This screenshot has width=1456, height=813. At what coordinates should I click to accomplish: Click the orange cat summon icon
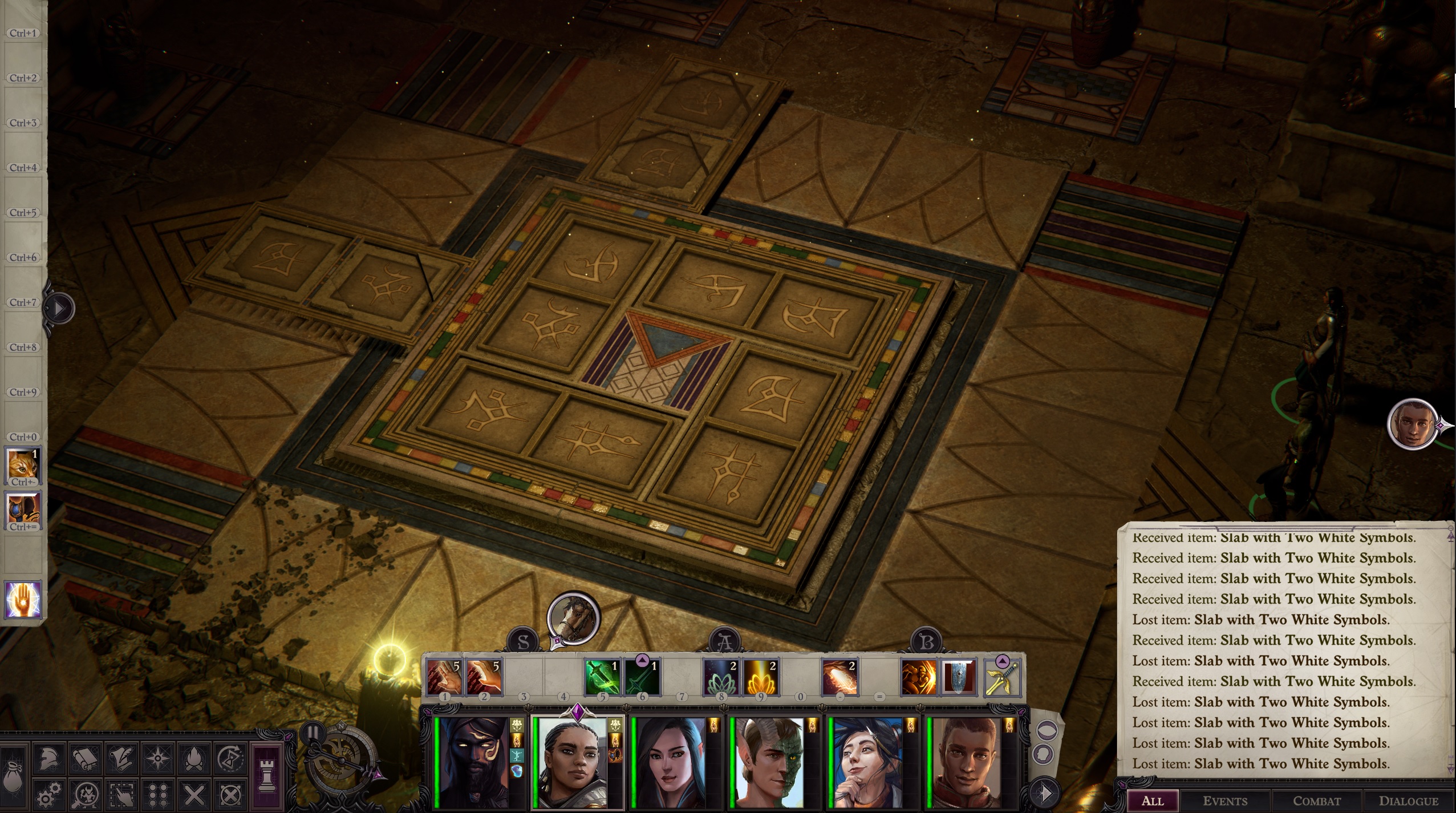(23, 463)
